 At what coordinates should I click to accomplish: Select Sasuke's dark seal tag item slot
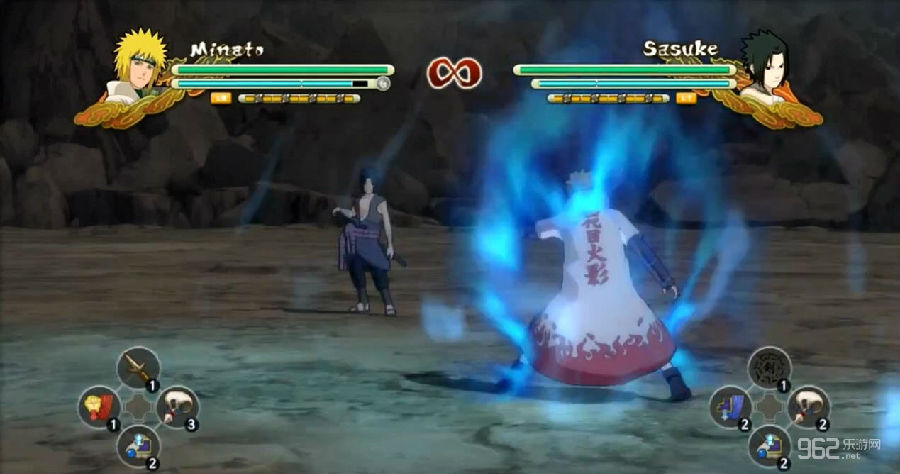[x=769, y=368]
